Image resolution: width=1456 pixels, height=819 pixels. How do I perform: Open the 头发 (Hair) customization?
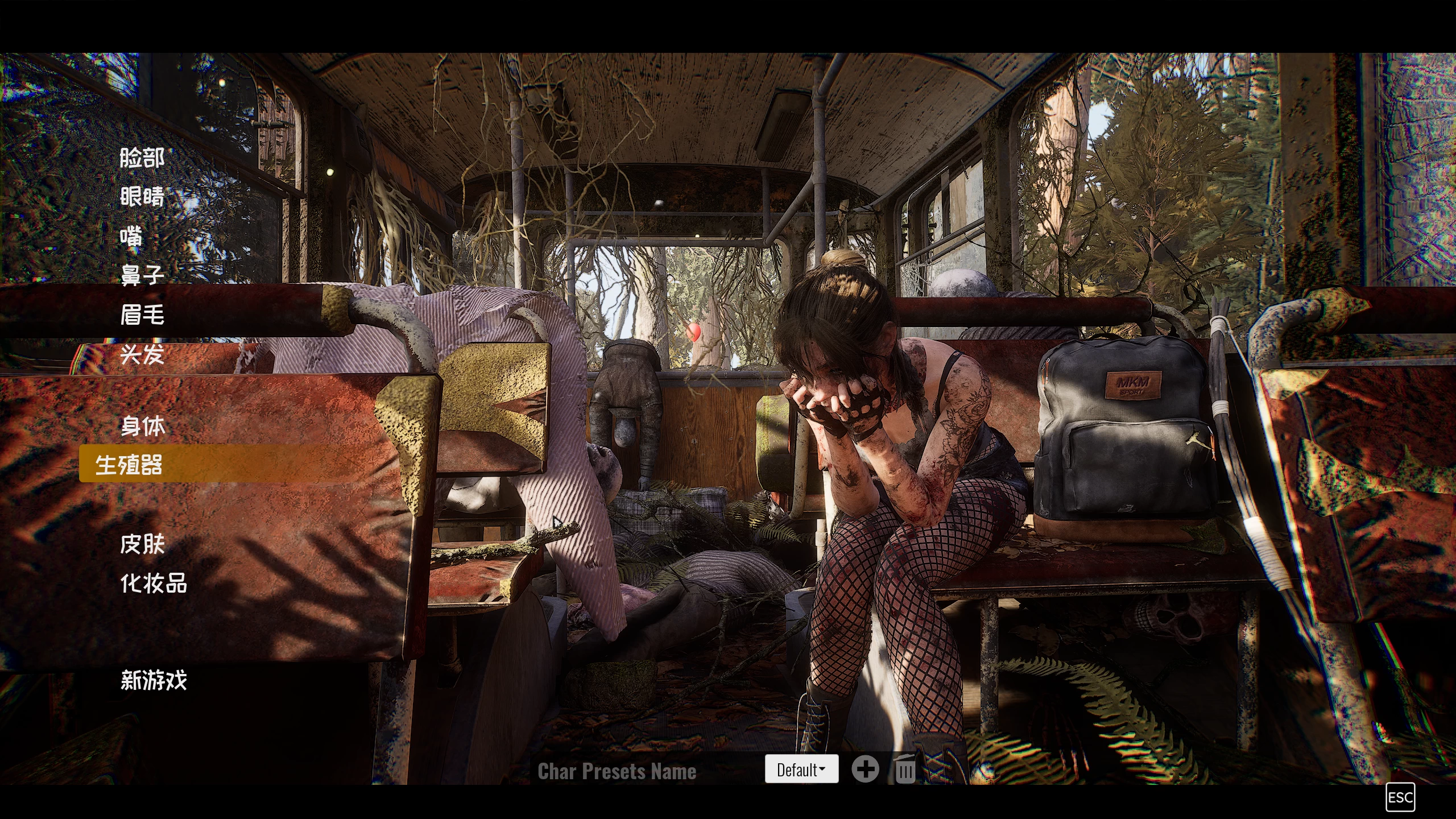coord(142,354)
